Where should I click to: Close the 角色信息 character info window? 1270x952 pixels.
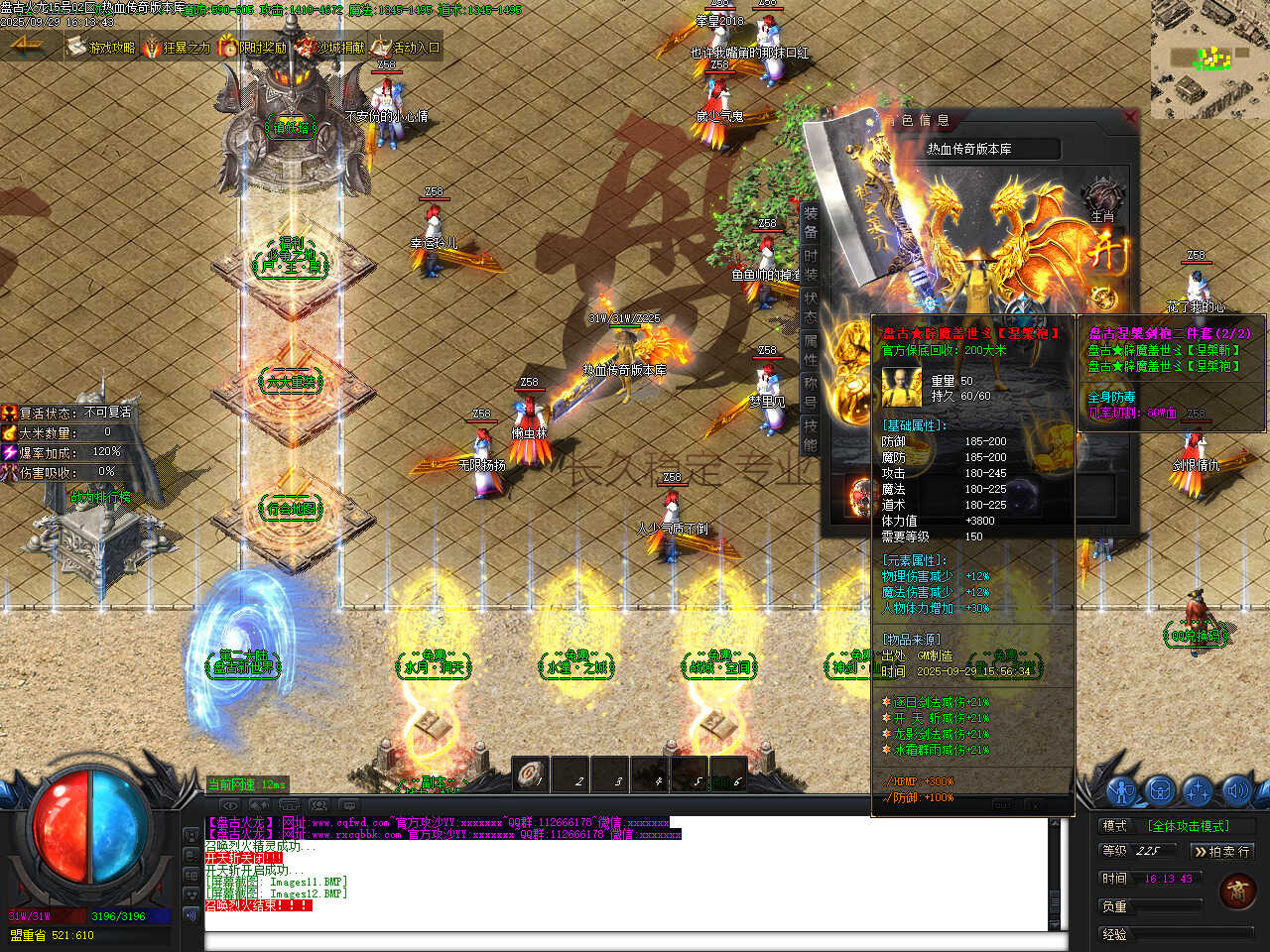[1128, 117]
